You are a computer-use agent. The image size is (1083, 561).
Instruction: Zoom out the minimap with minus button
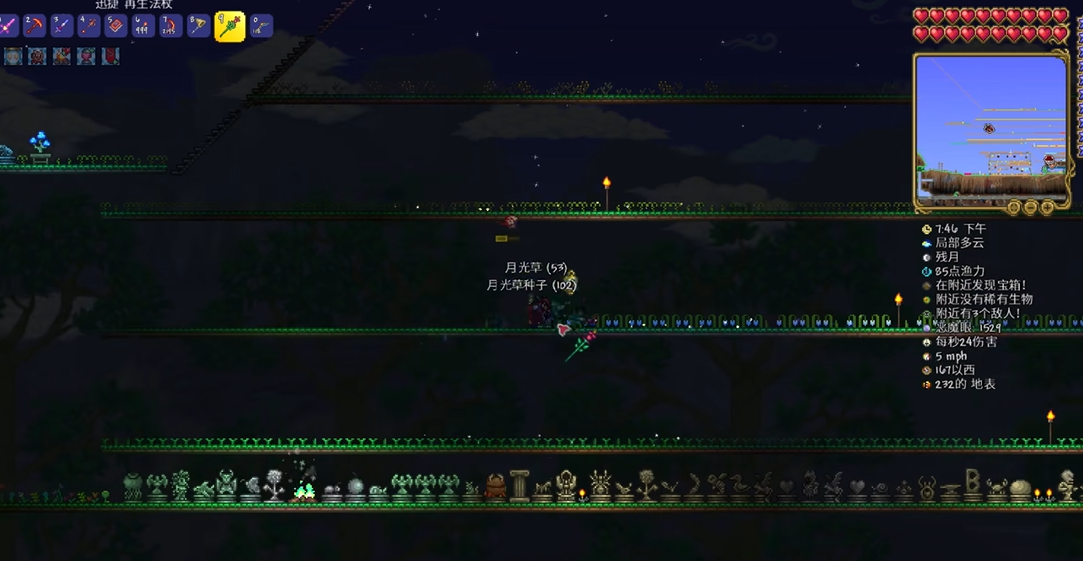click(1030, 208)
